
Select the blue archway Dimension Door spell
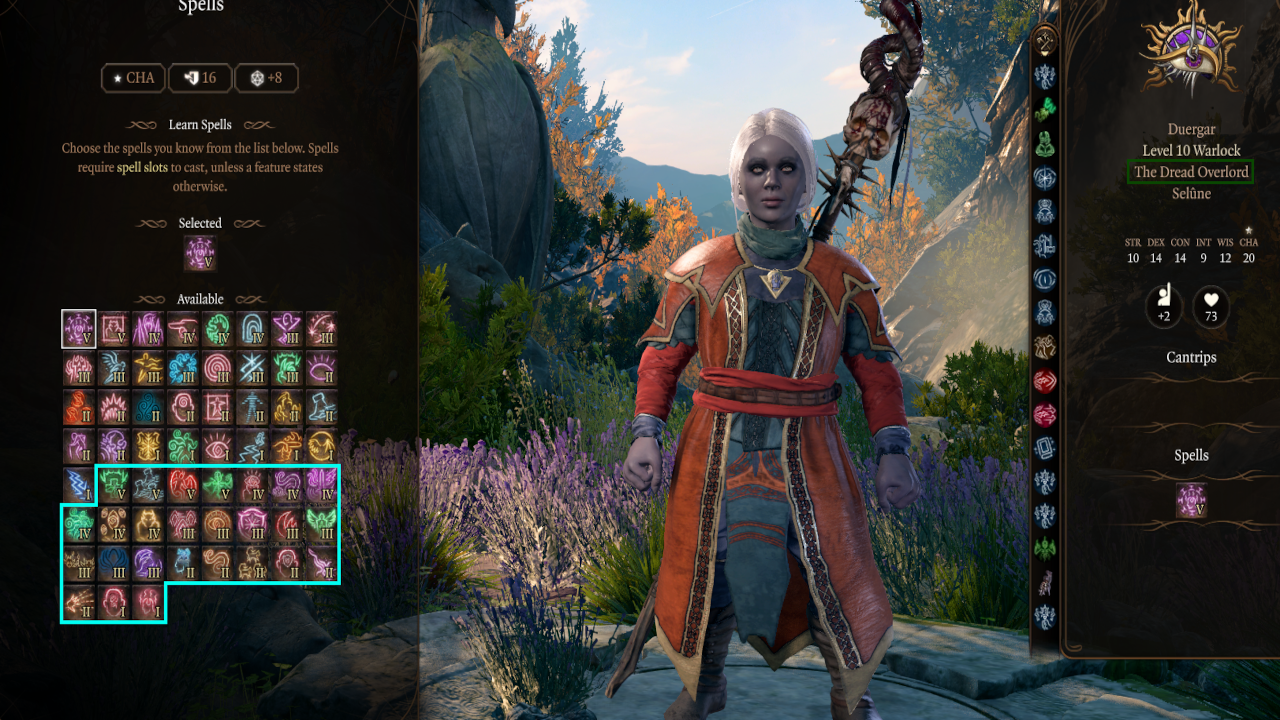tap(253, 328)
